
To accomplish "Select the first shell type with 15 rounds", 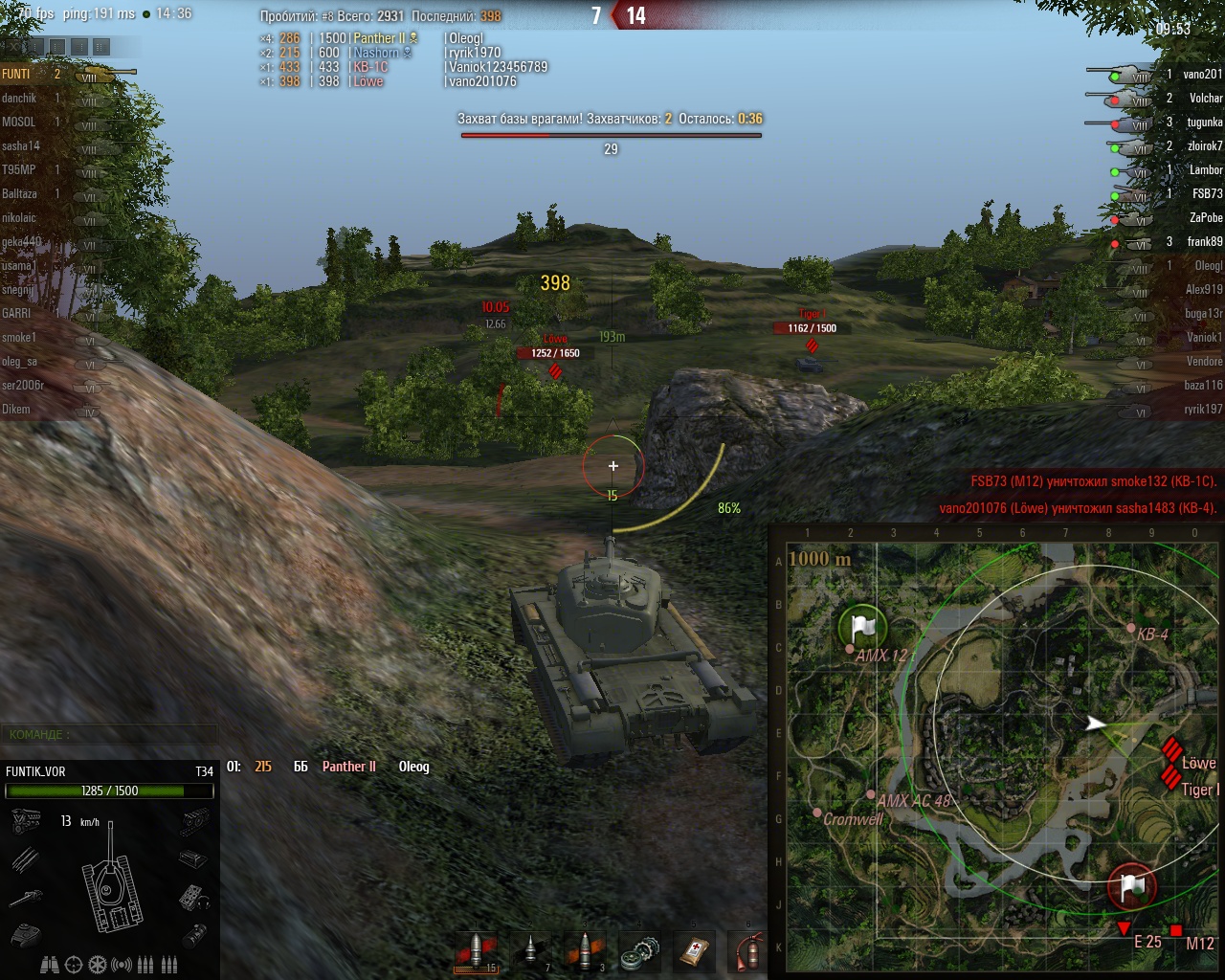I will 476,952.
